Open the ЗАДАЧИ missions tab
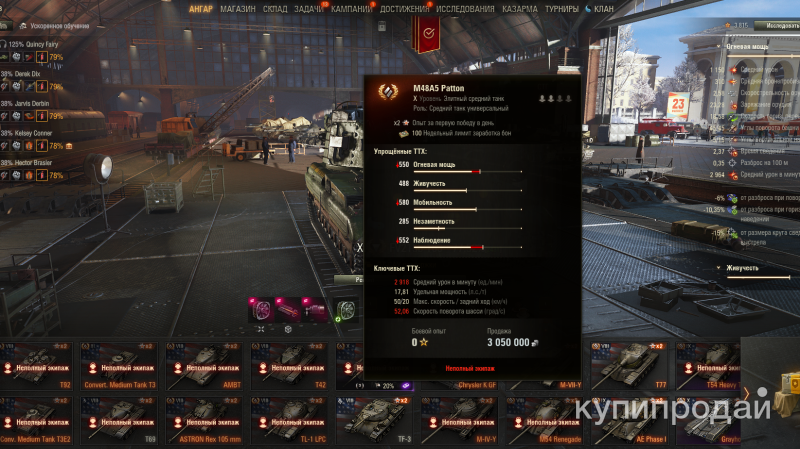The width and height of the screenshot is (800, 449). click(x=308, y=8)
